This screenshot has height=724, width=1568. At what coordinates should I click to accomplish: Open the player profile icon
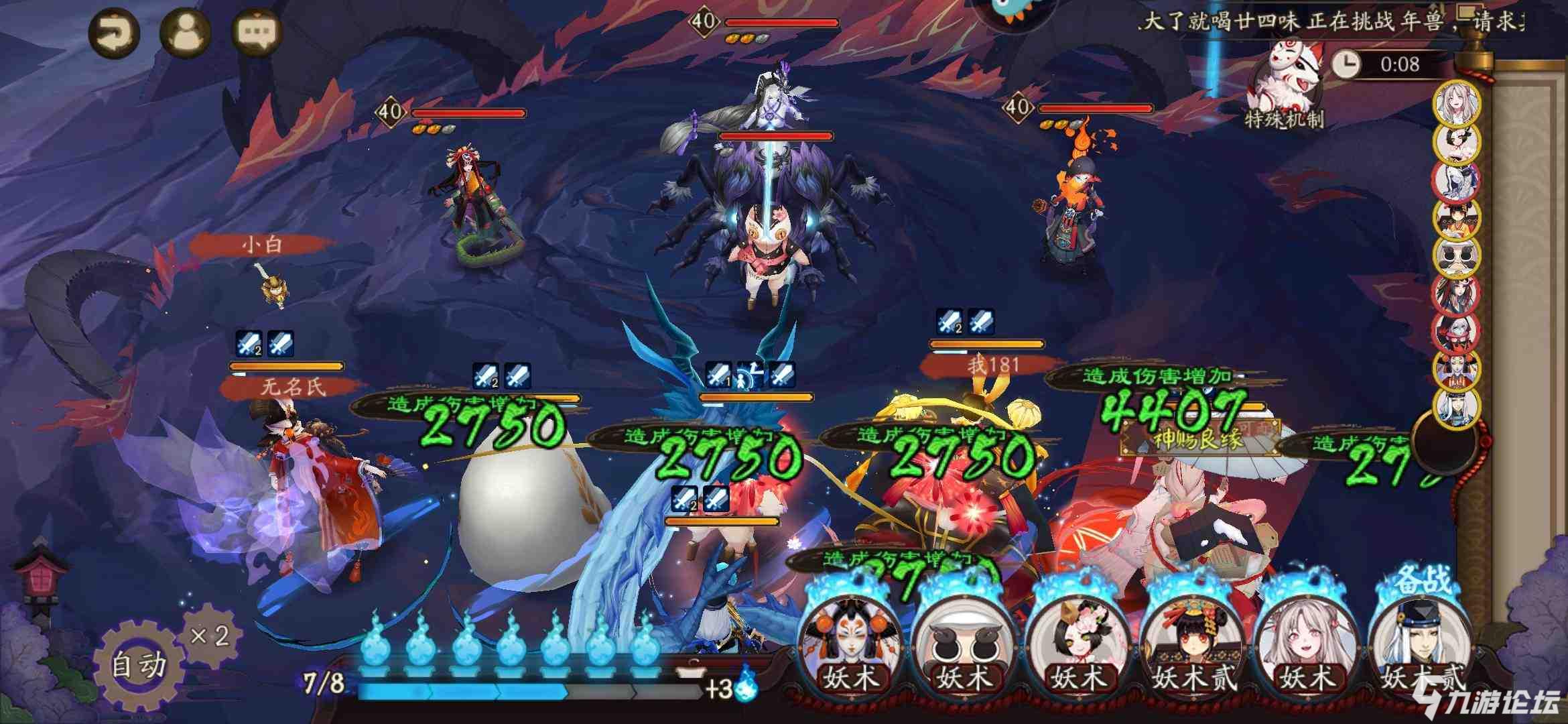(x=185, y=32)
